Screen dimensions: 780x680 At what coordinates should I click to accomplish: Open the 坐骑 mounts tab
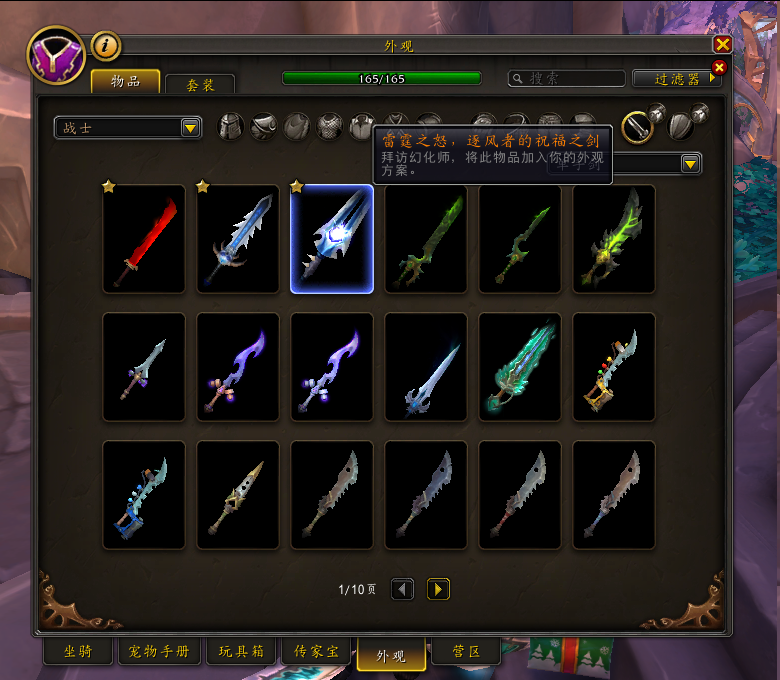click(x=78, y=652)
